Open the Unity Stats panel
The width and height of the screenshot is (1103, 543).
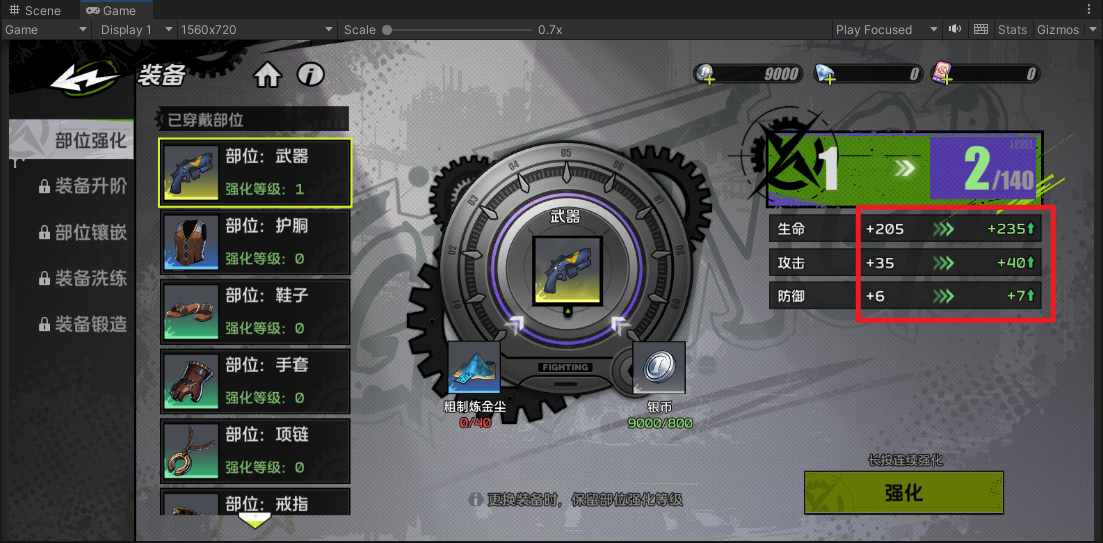(1012, 29)
